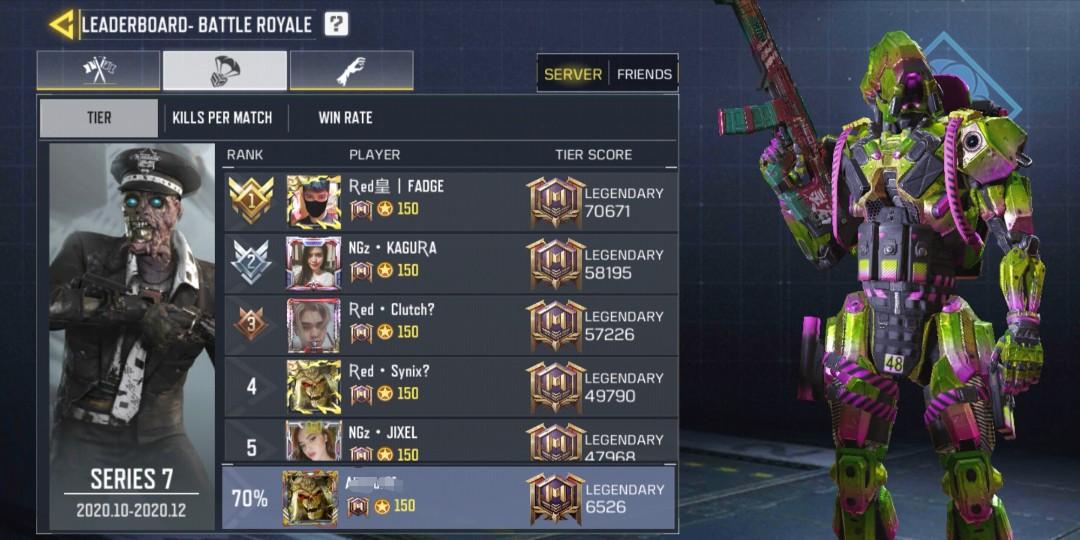
Task: Open the rank 1 FADGE player row
Action: [x=450, y=202]
